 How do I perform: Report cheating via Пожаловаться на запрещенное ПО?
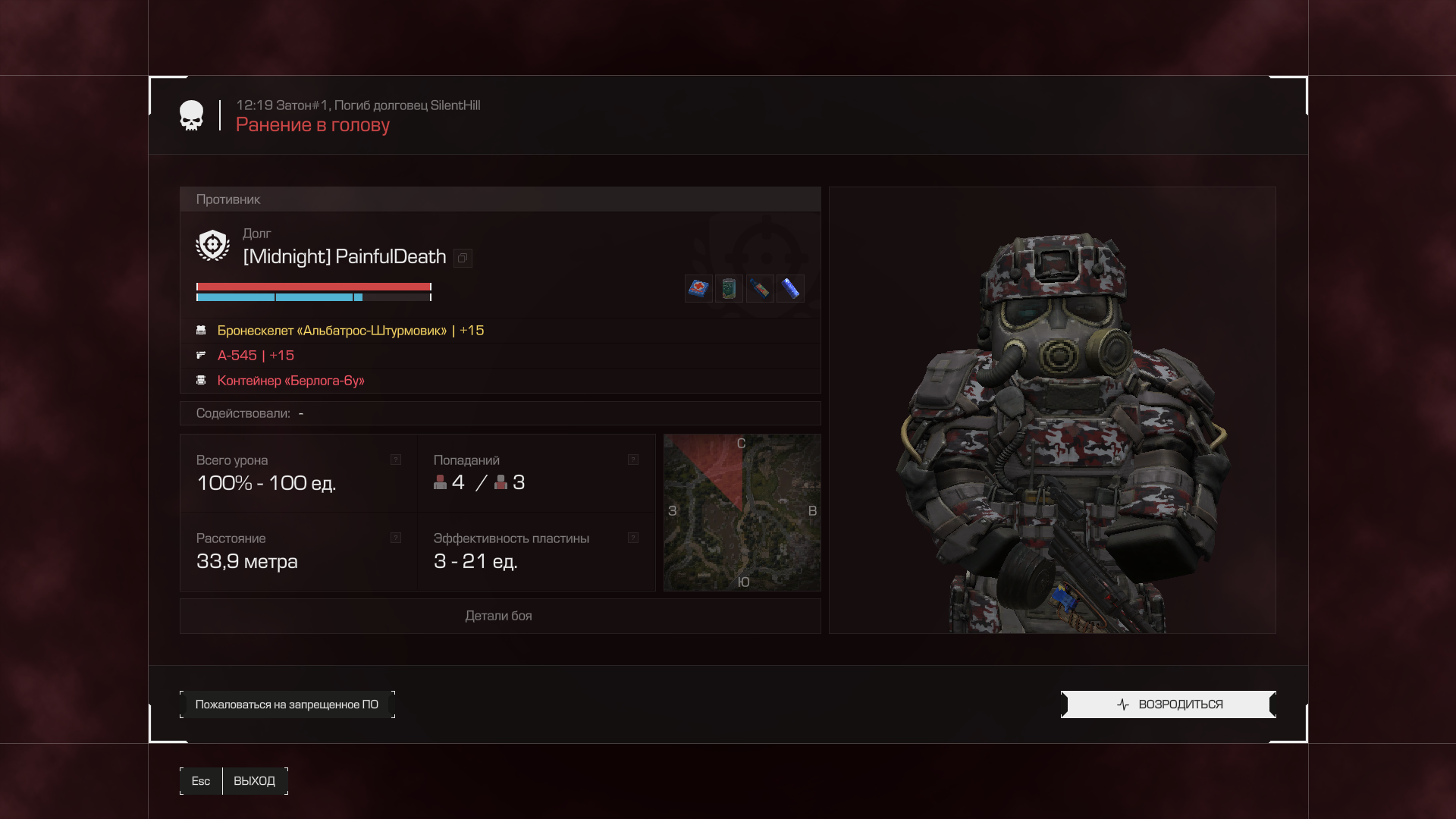click(287, 704)
